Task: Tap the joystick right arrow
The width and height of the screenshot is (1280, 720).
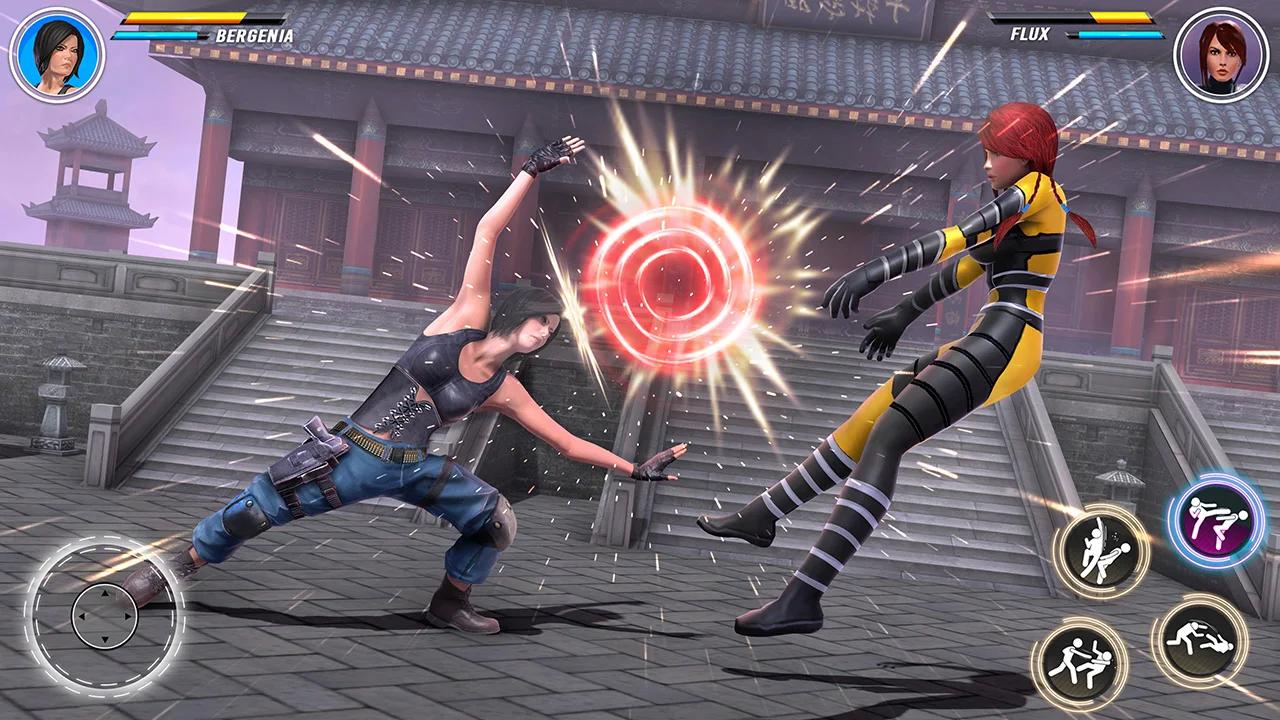Action: coord(128,615)
